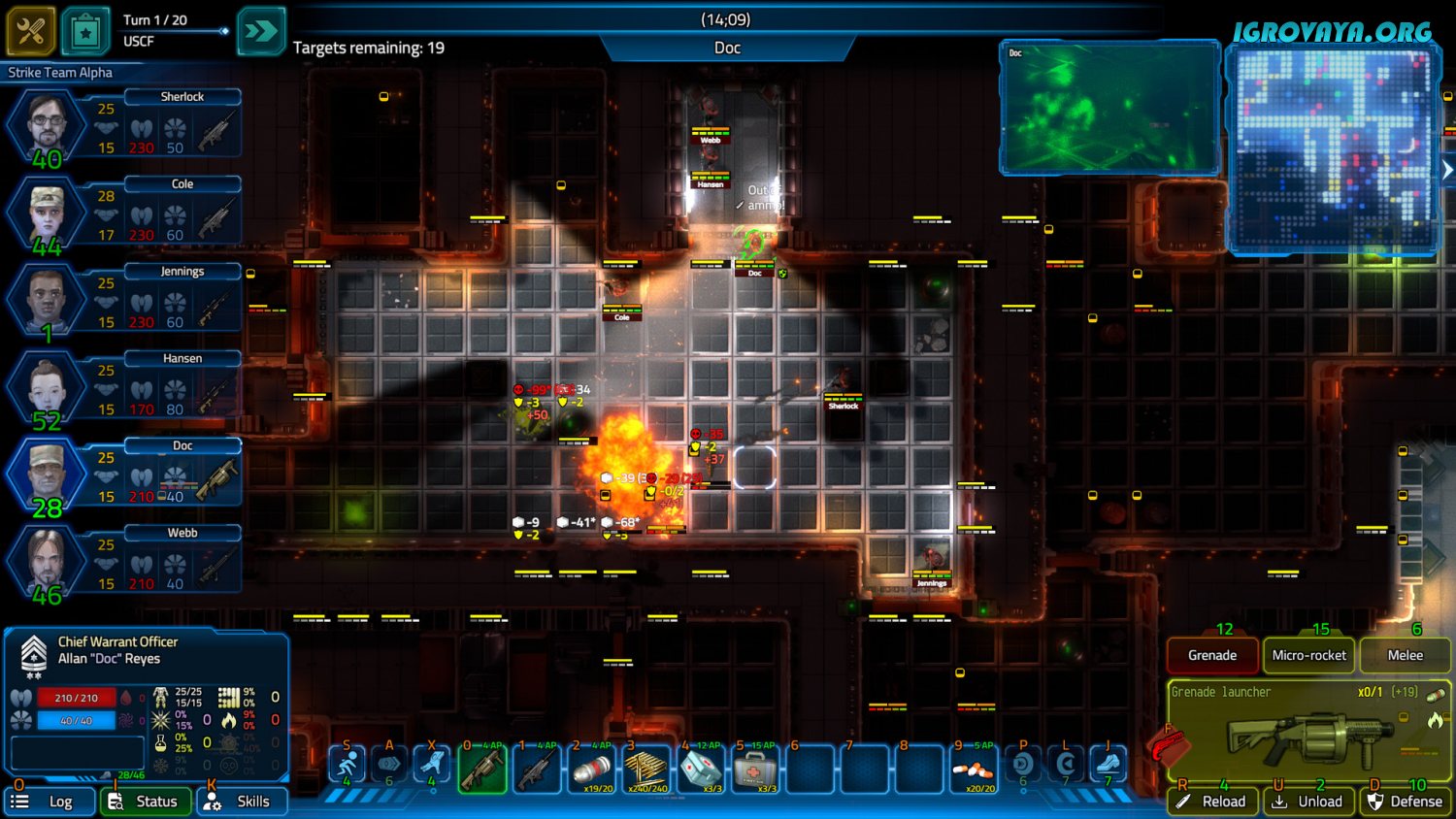This screenshot has height=819, width=1456.
Task: Take the pills in slot 9
Action: 973,770
